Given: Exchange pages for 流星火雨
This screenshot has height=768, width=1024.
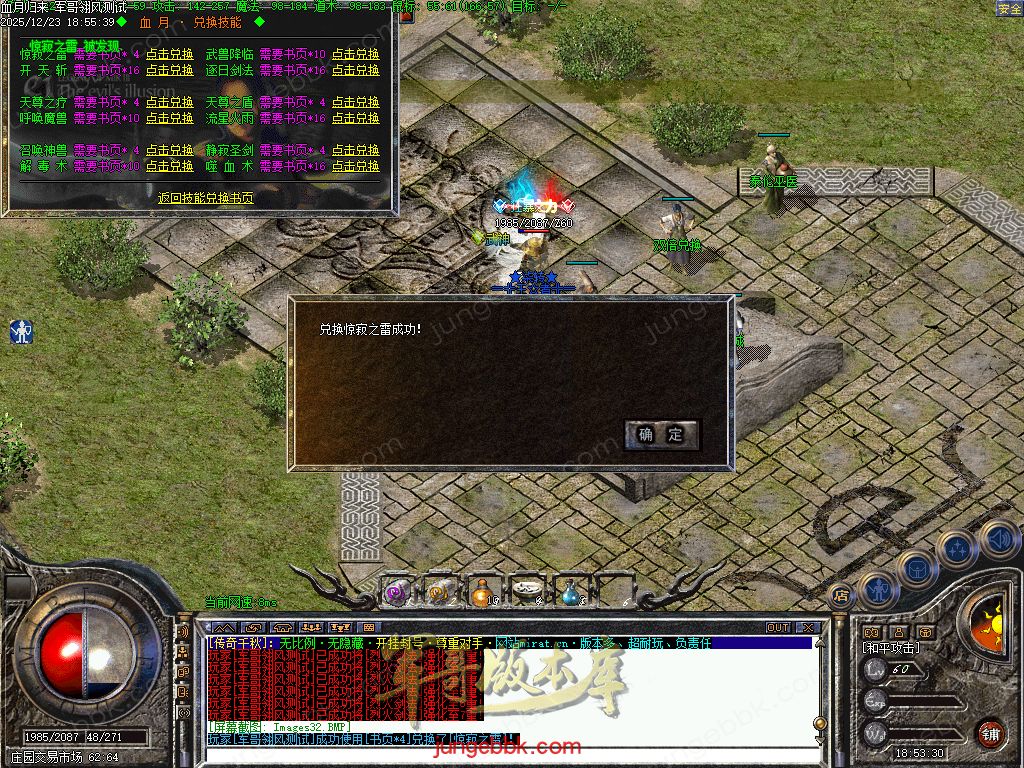Looking at the screenshot, I should [356, 119].
